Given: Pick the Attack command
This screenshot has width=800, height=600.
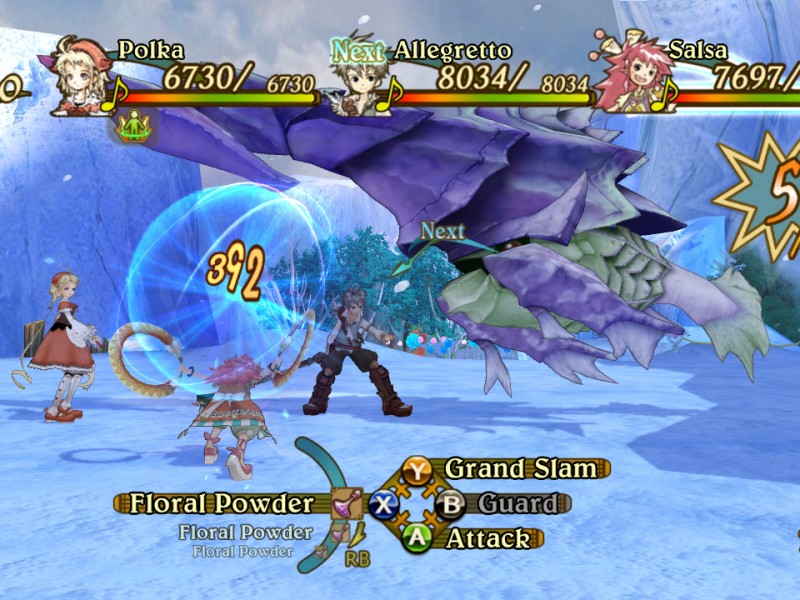Looking at the screenshot, I should pyautogui.click(x=487, y=538).
